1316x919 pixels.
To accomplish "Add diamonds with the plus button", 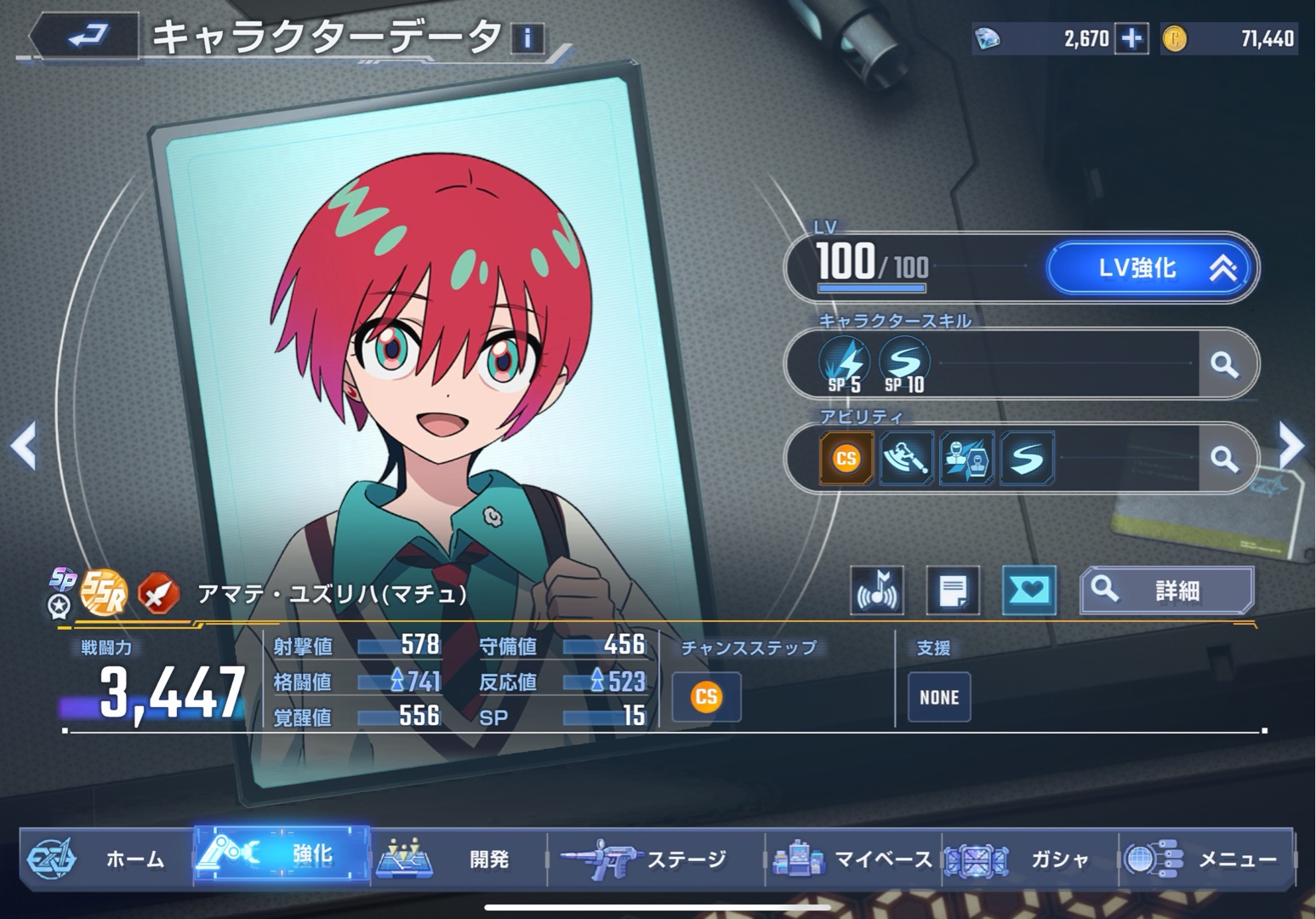I will [1131, 38].
